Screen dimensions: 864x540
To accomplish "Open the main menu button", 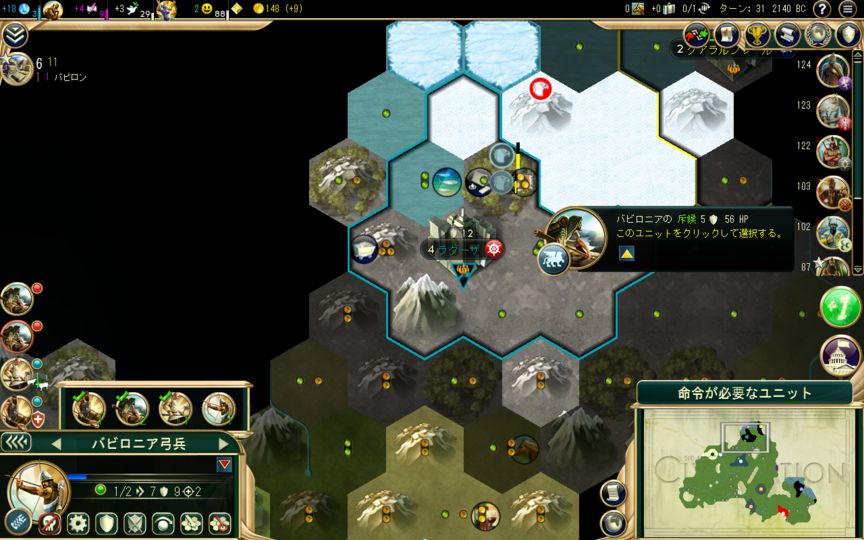I will [846, 9].
